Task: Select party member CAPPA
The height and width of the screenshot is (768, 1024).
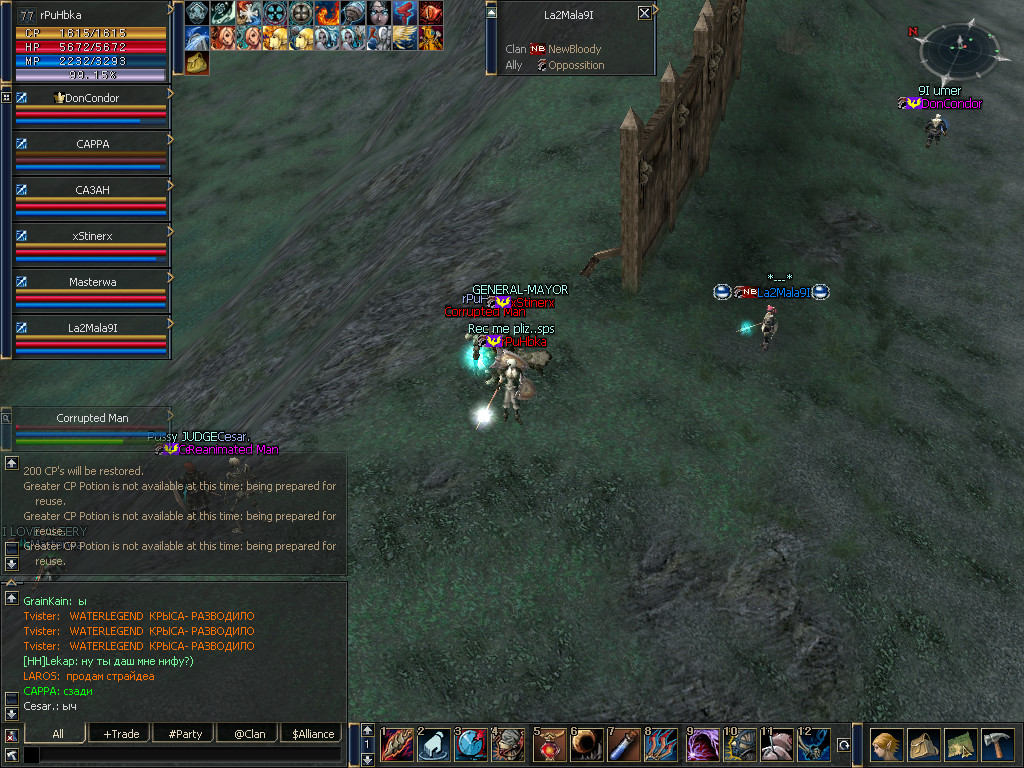Action: (x=92, y=144)
